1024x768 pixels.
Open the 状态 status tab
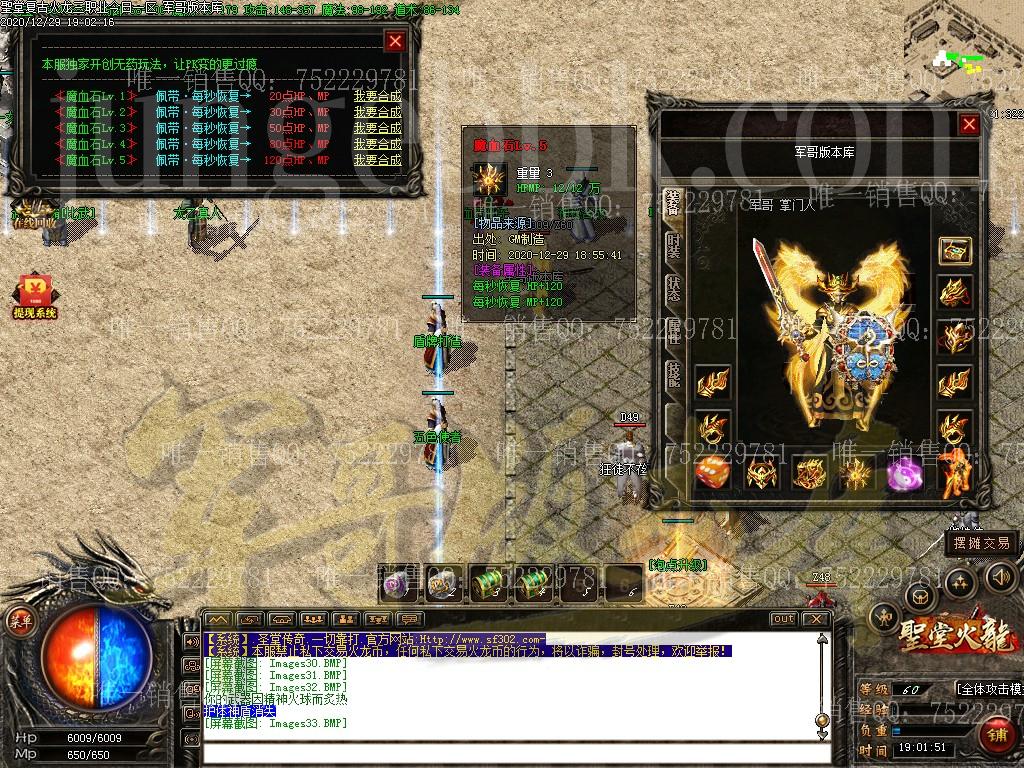(674, 289)
